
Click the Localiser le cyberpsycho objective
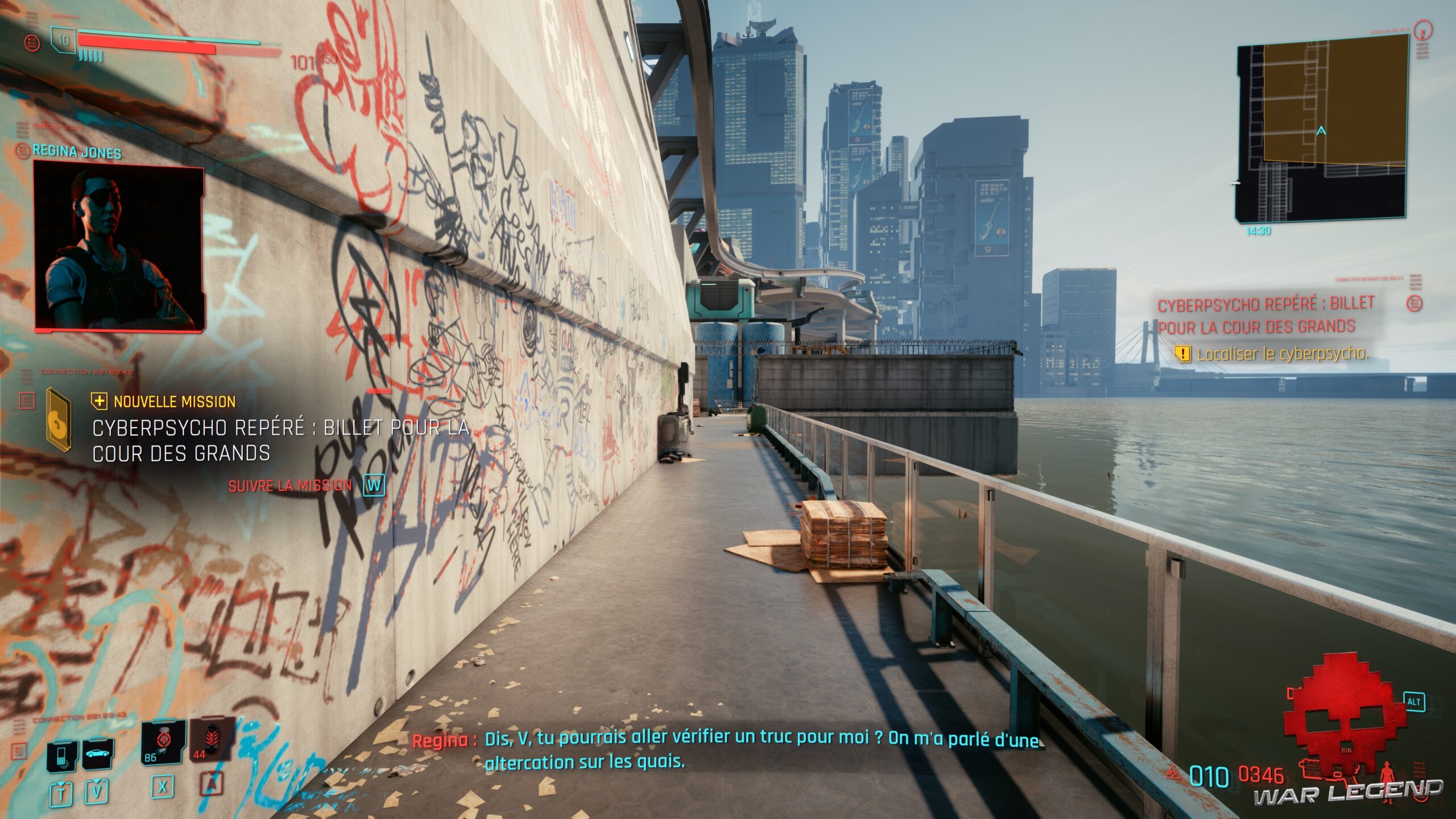coord(1282,354)
